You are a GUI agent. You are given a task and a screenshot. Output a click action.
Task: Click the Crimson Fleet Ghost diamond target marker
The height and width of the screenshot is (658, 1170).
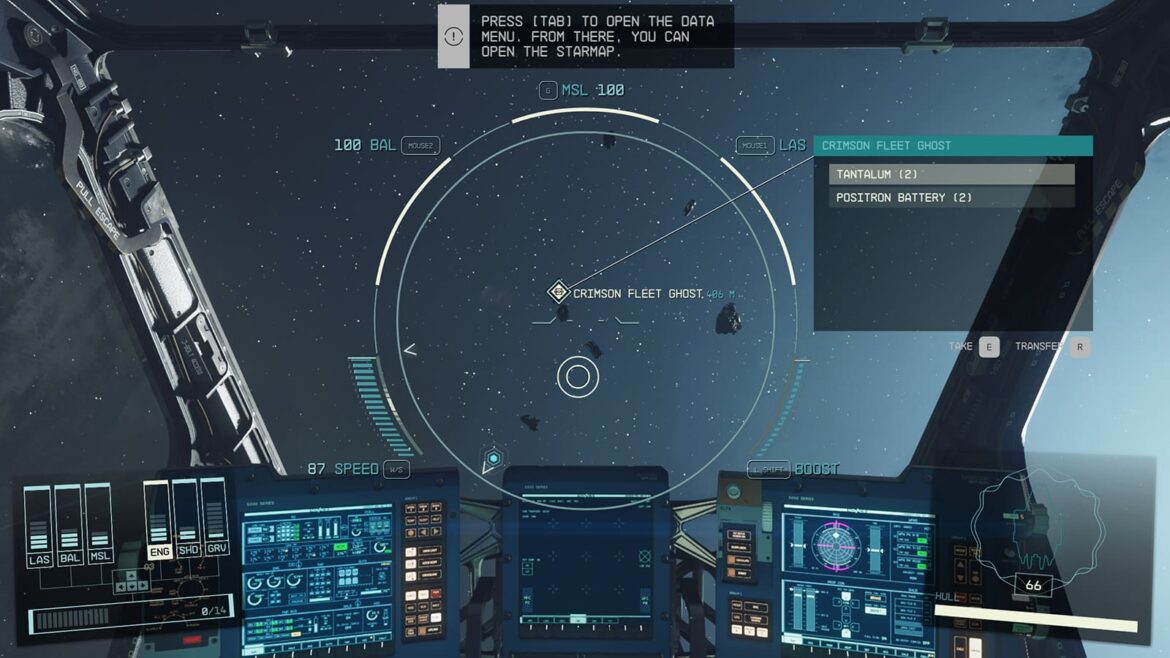pos(558,292)
